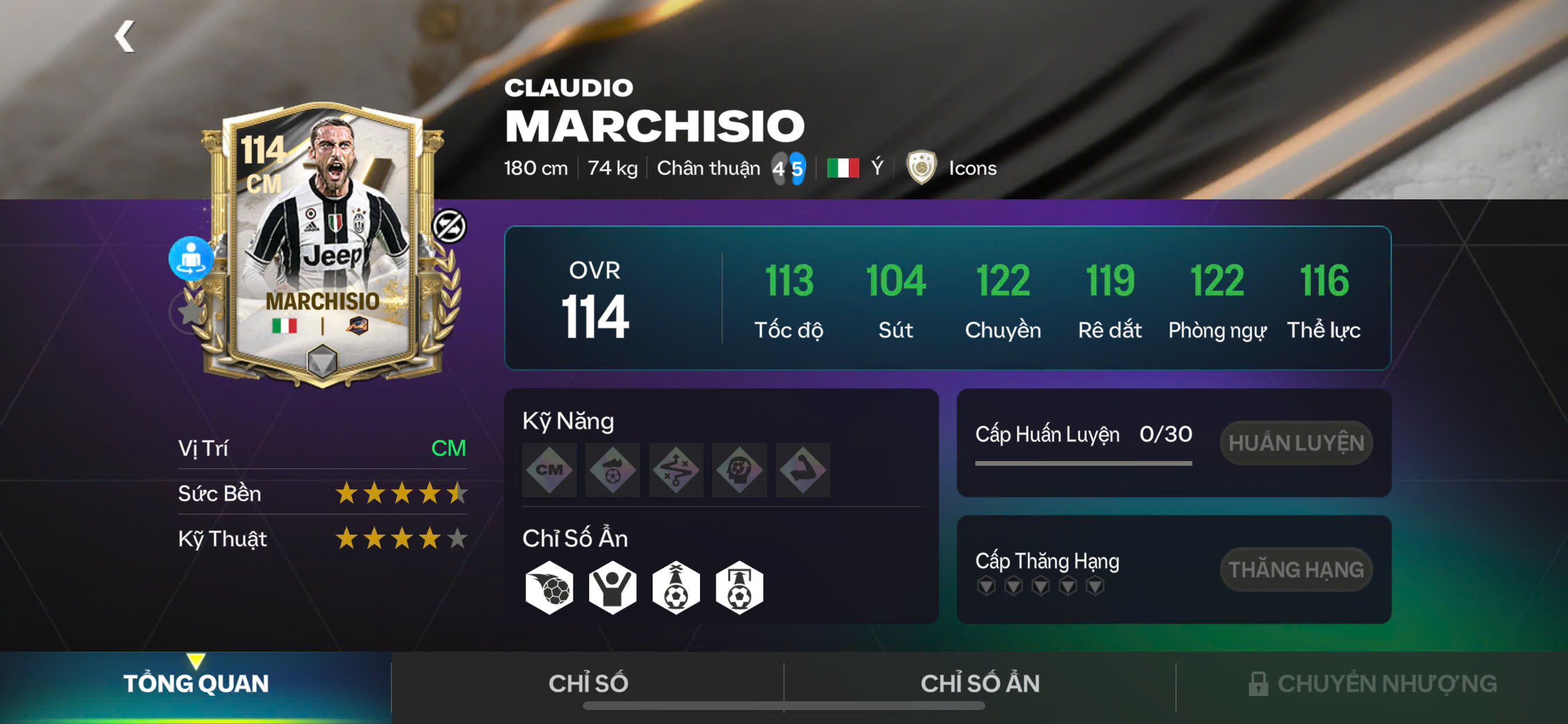Select the TỔNG QUAN overview tab
1568x724 pixels.
click(x=195, y=683)
